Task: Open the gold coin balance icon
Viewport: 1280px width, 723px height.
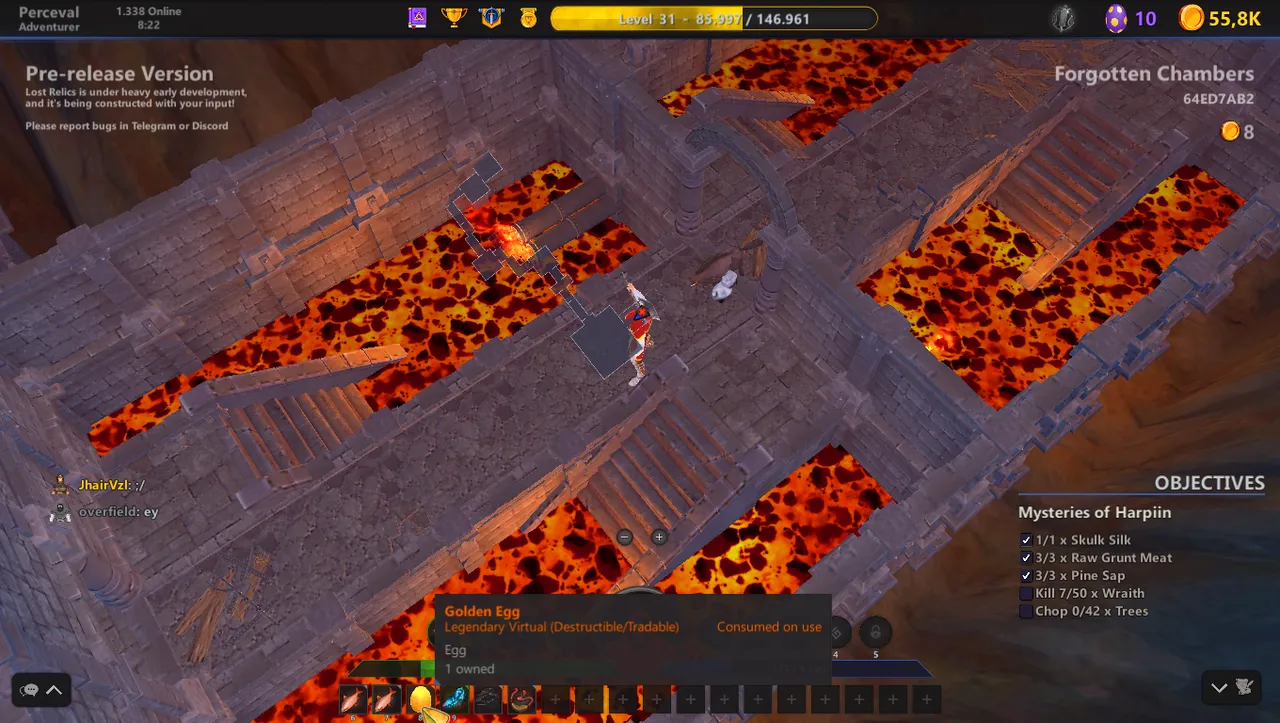Action: click(x=1191, y=18)
